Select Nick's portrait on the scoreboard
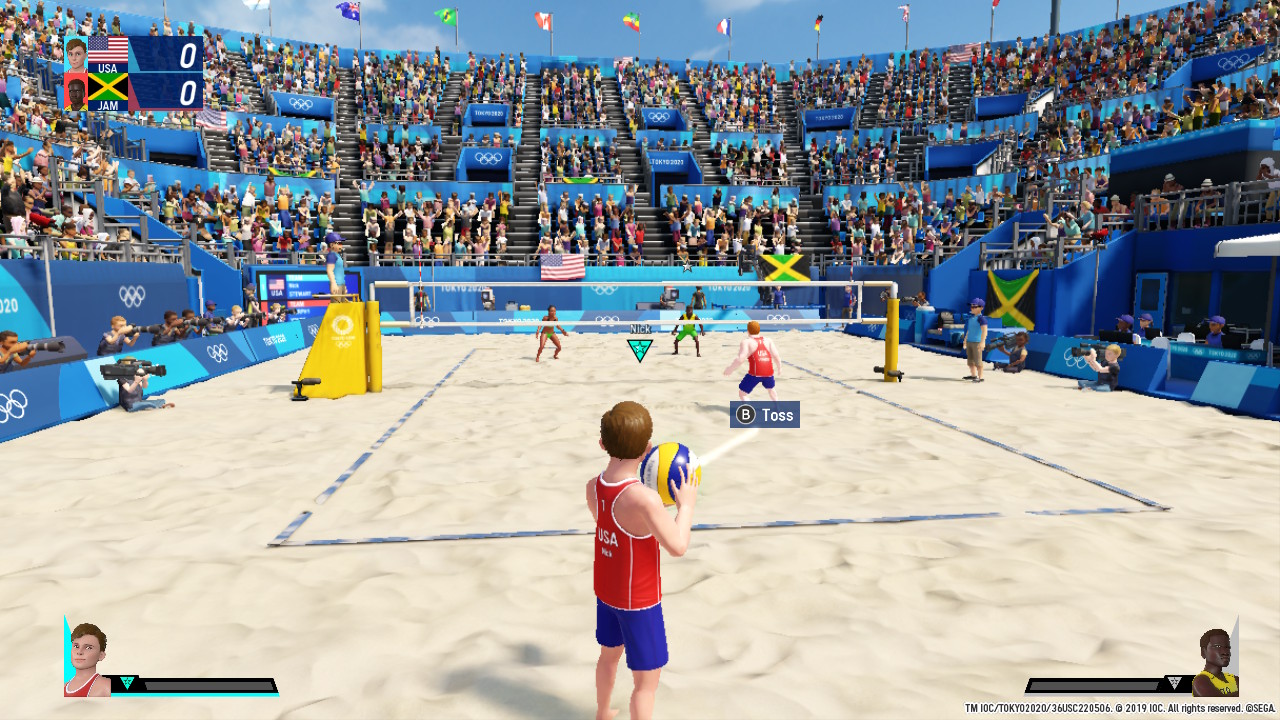Screen dimensions: 1280x720 click(76, 54)
